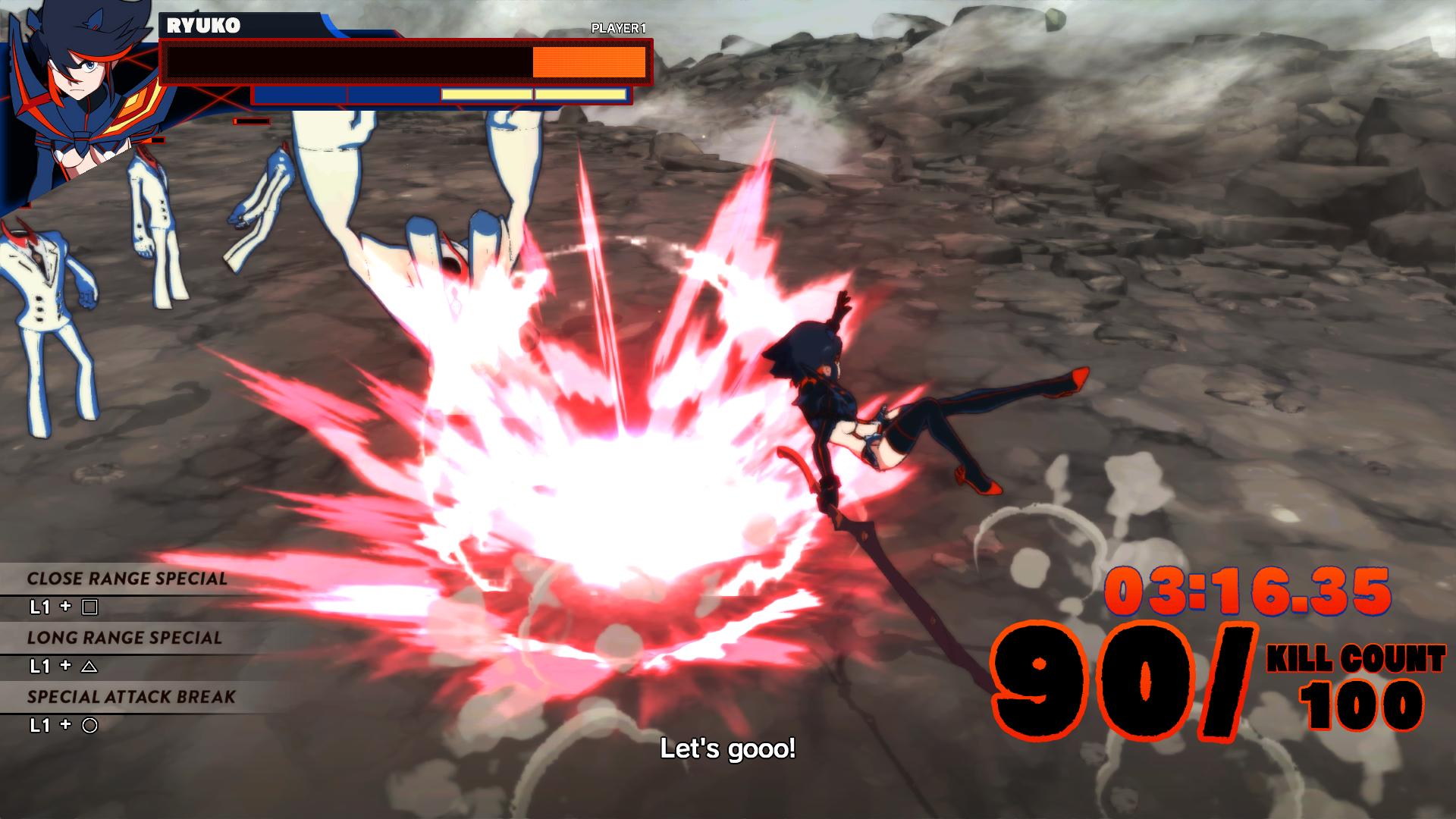Click the L1 button icon beside square
1456x819 pixels.
[39, 607]
